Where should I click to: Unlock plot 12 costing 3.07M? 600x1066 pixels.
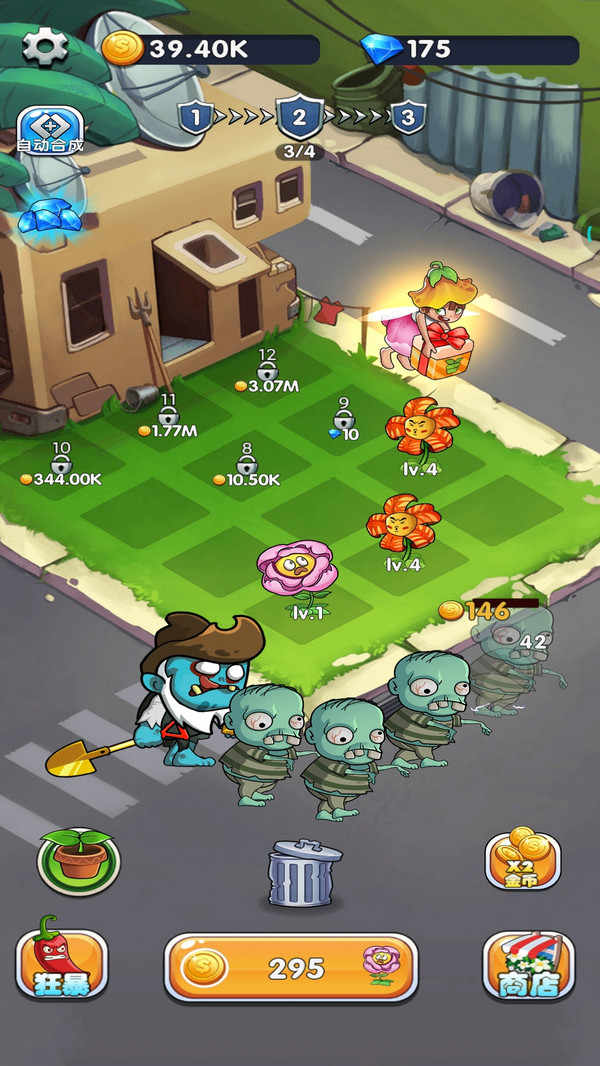coord(267,372)
